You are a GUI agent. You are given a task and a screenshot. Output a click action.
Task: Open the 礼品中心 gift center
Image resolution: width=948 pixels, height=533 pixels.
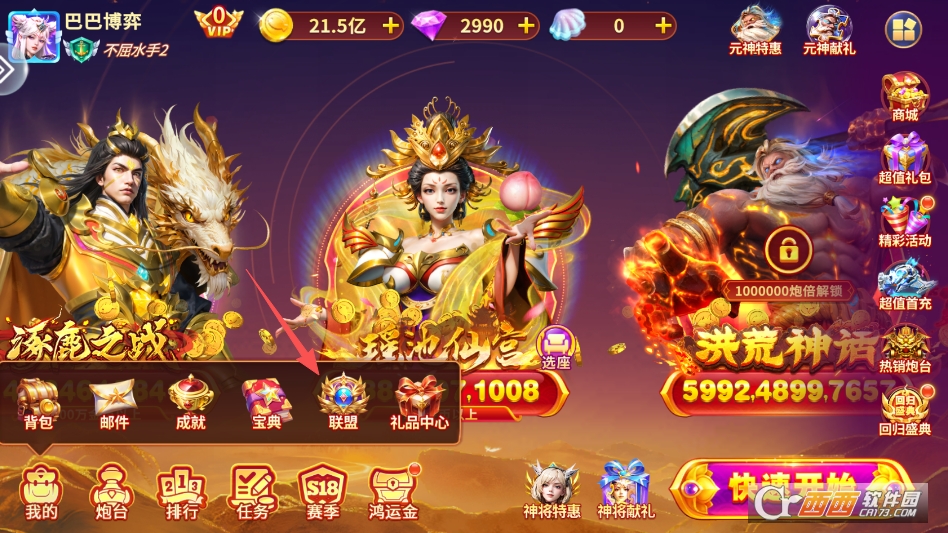pos(419,402)
